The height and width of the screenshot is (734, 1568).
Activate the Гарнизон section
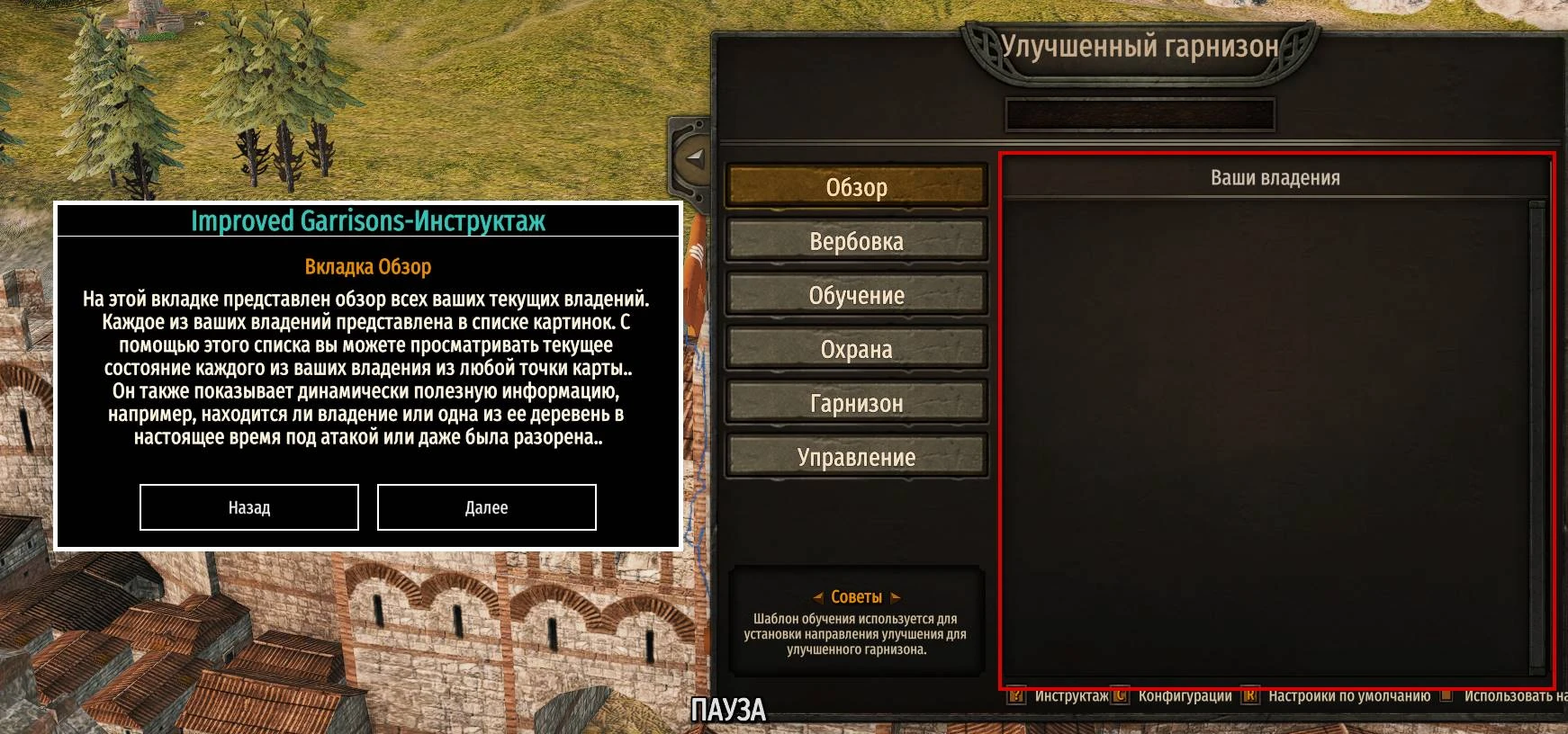(x=855, y=403)
